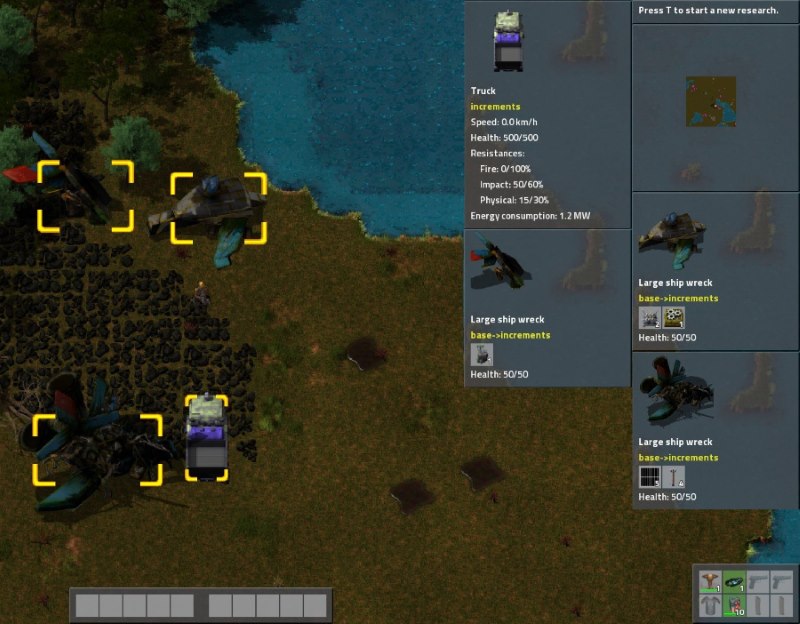
Task: Select the pickaxe tool slot
Action: [x=710, y=580]
